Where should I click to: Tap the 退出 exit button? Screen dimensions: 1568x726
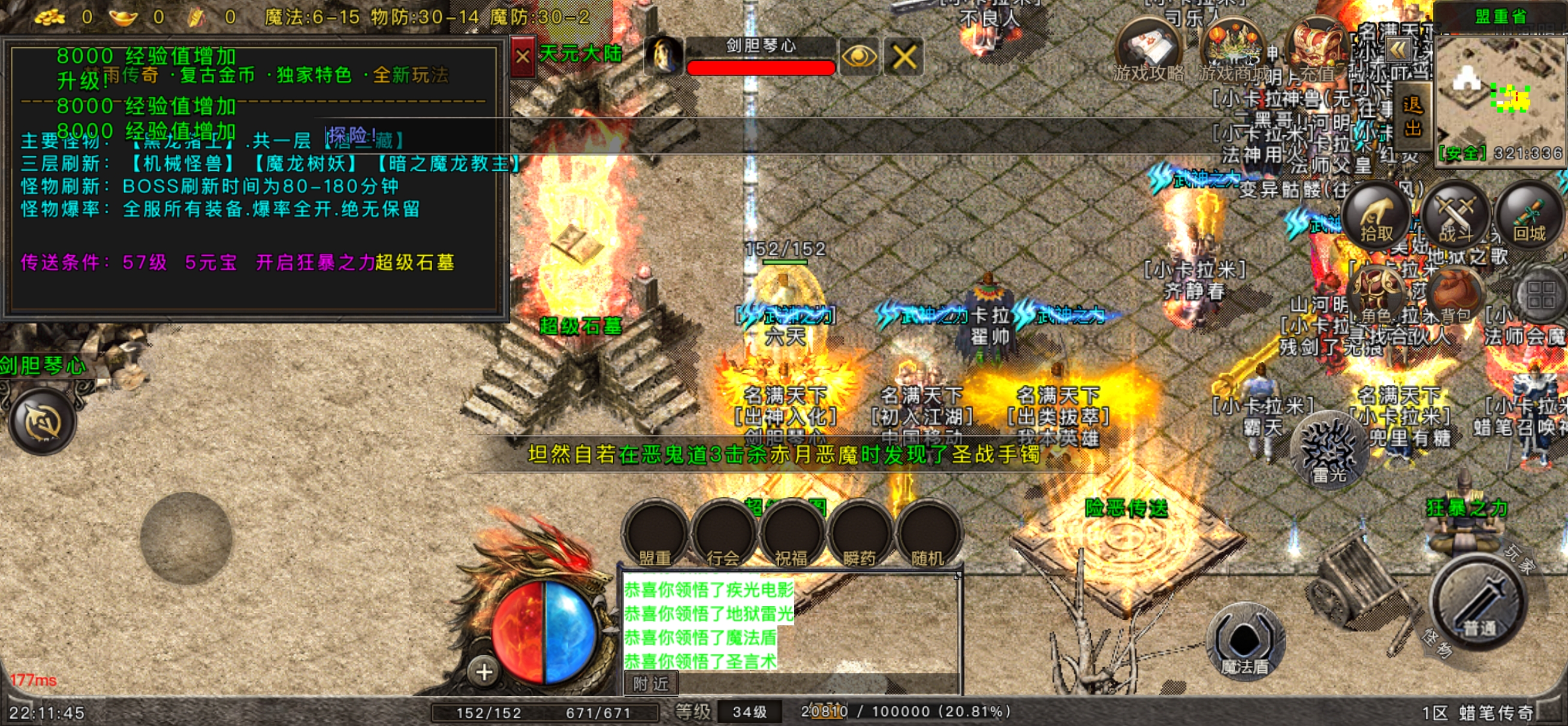1412,117
